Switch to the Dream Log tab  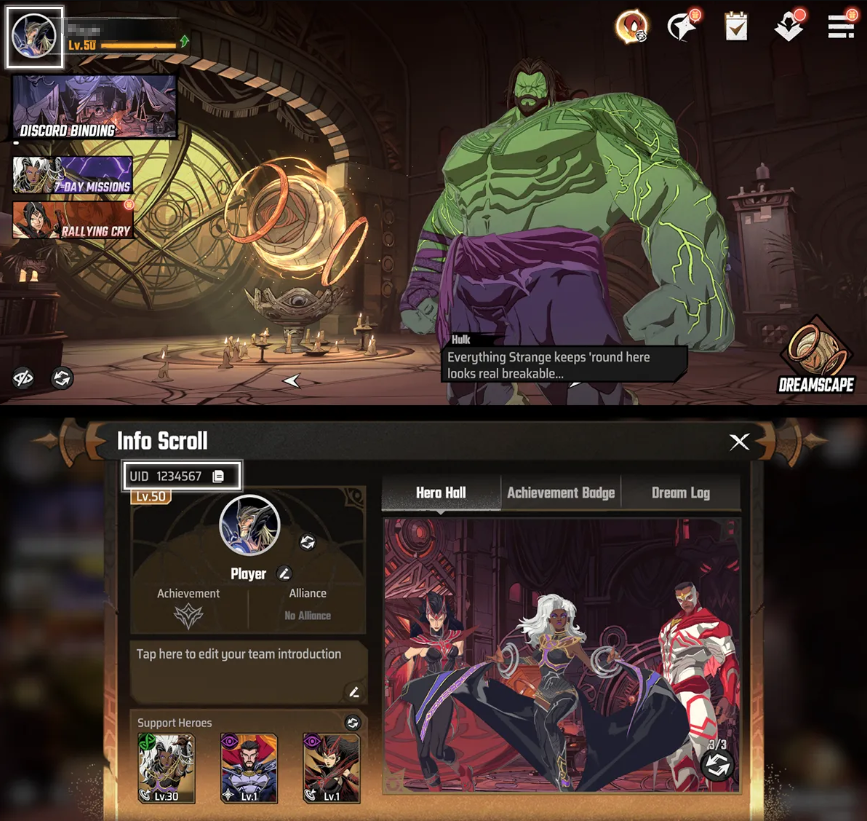[x=680, y=493]
